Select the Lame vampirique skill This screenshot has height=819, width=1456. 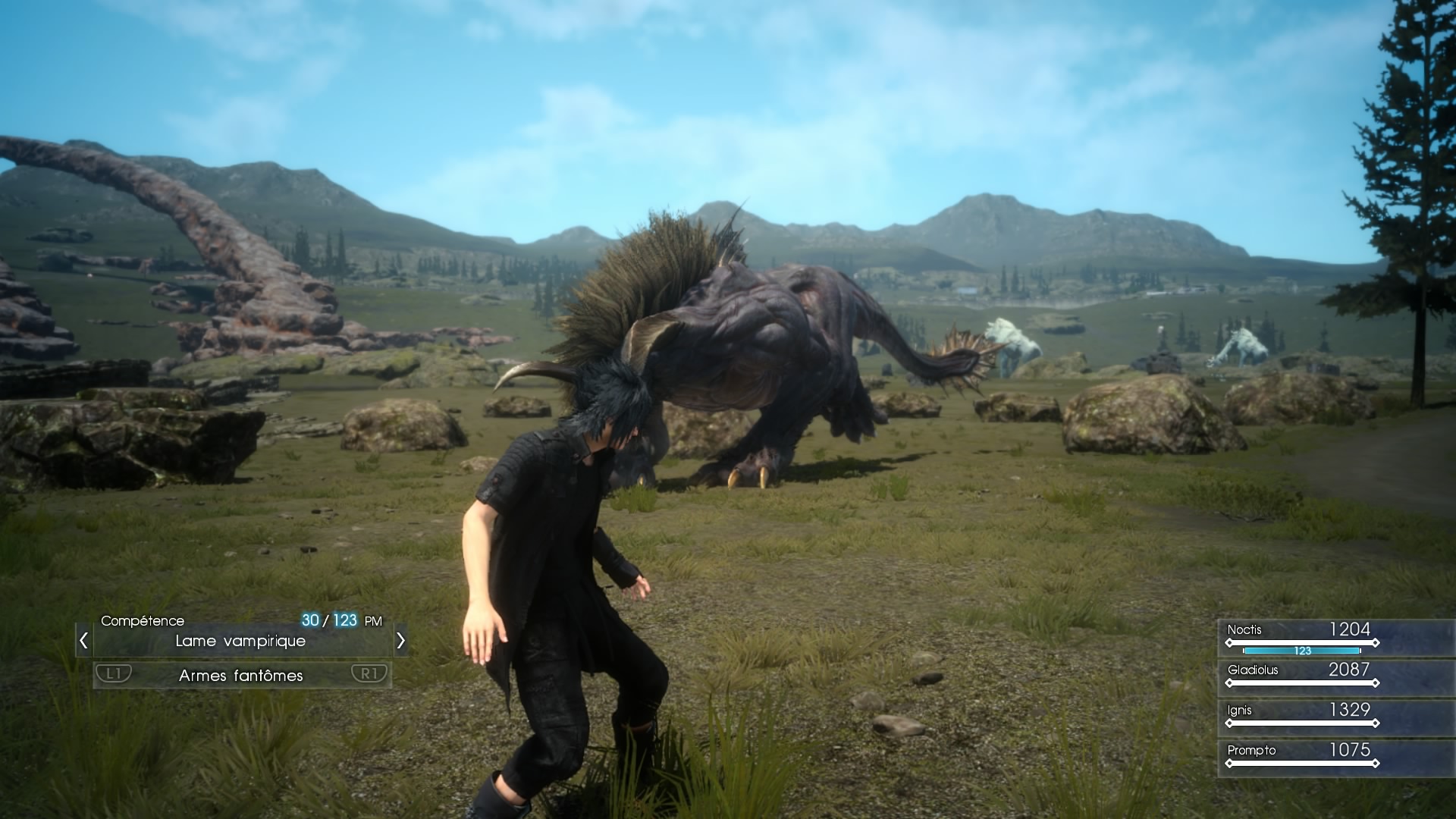(x=240, y=642)
